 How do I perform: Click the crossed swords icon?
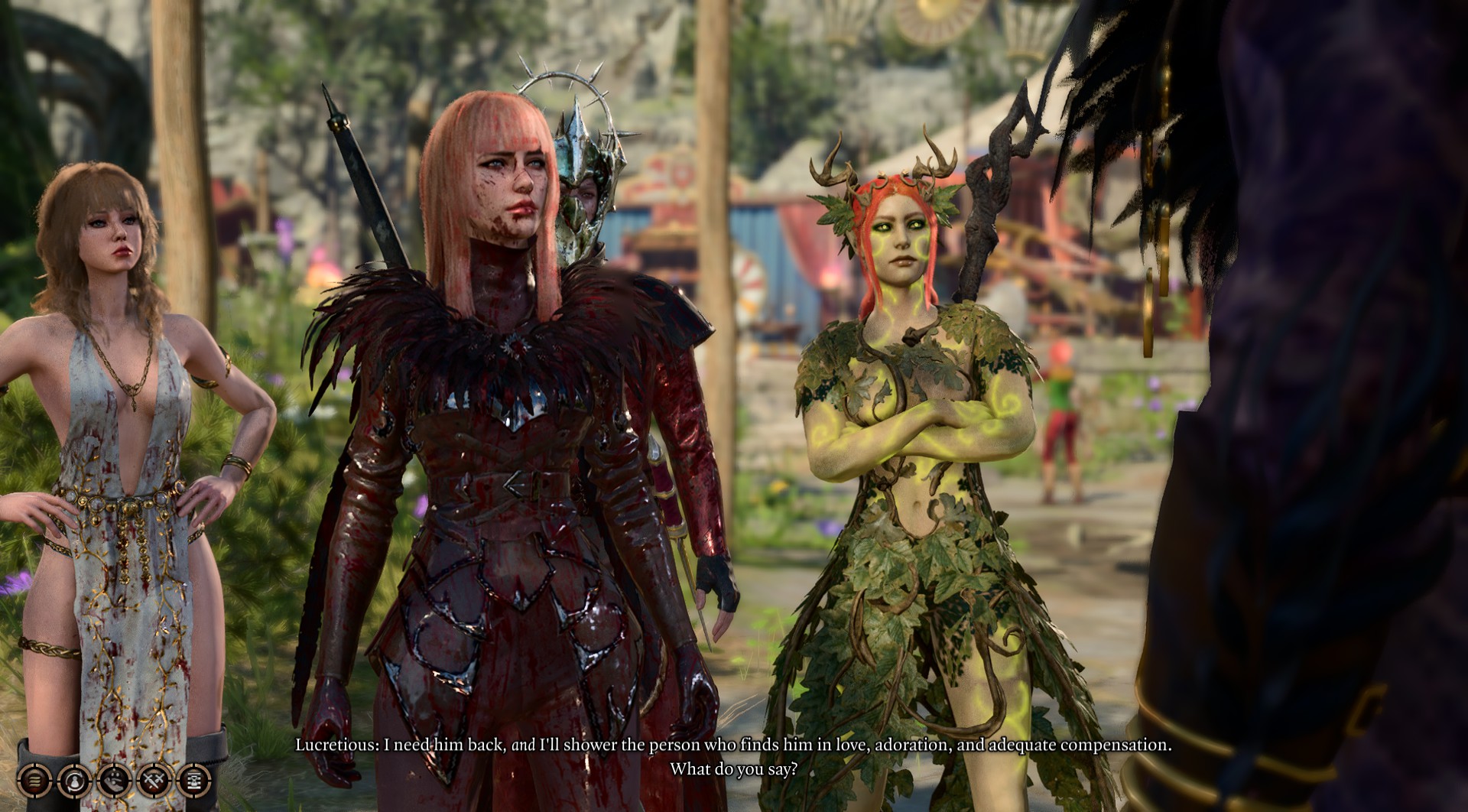(x=153, y=780)
